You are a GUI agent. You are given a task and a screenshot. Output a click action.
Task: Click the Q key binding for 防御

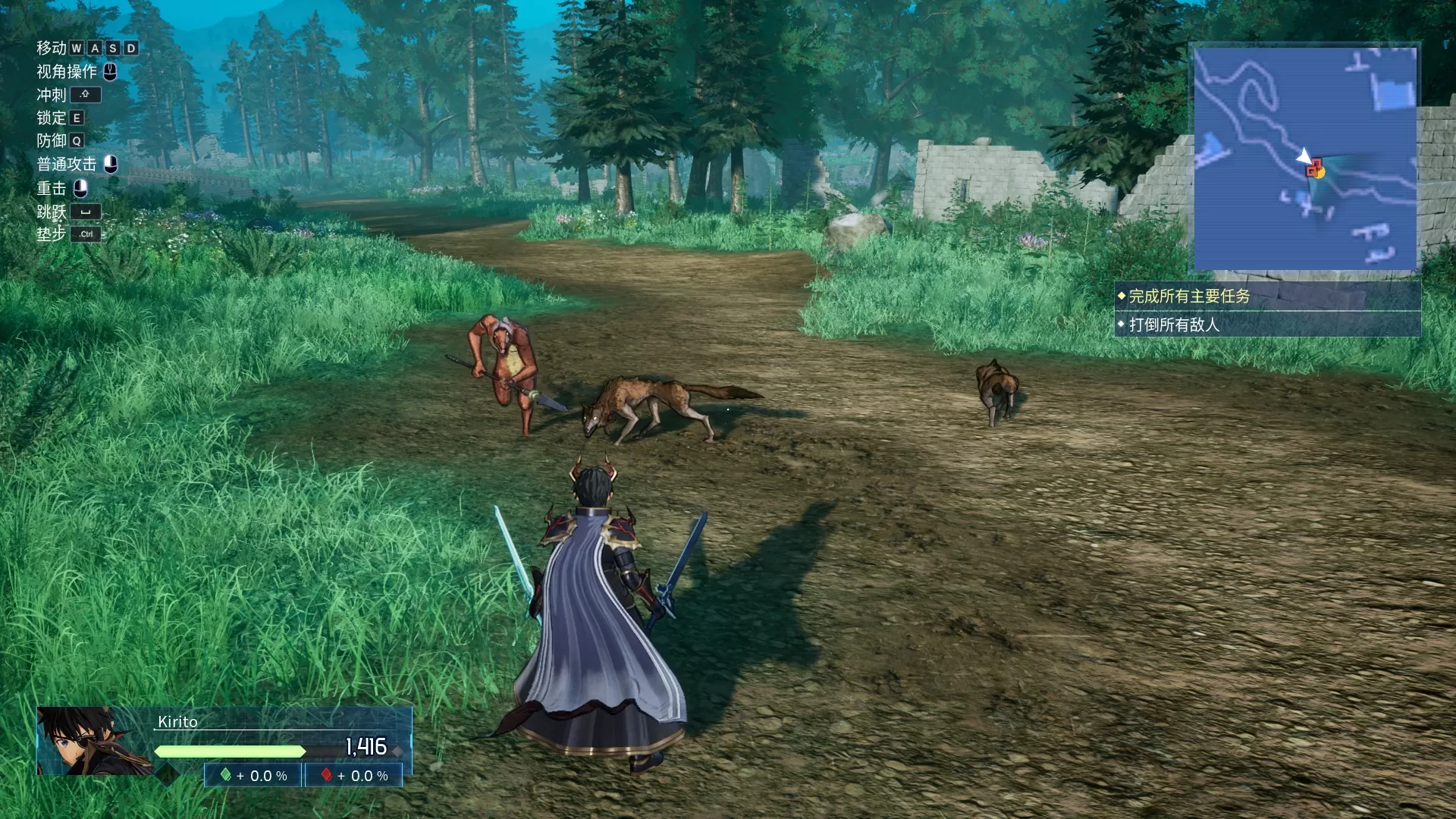tap(77, 140)
